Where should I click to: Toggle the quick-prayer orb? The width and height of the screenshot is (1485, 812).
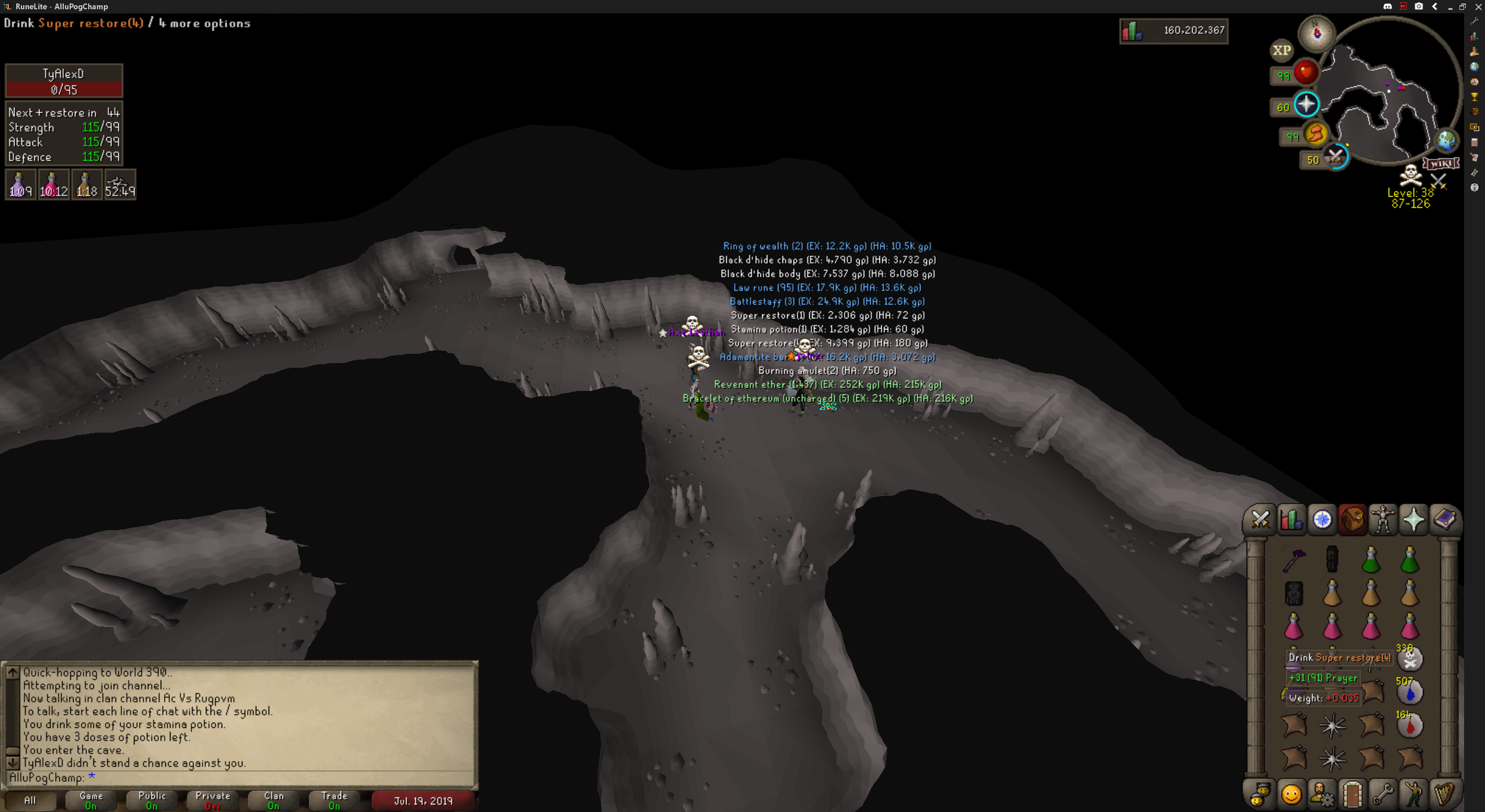(x=1306, y=105)
